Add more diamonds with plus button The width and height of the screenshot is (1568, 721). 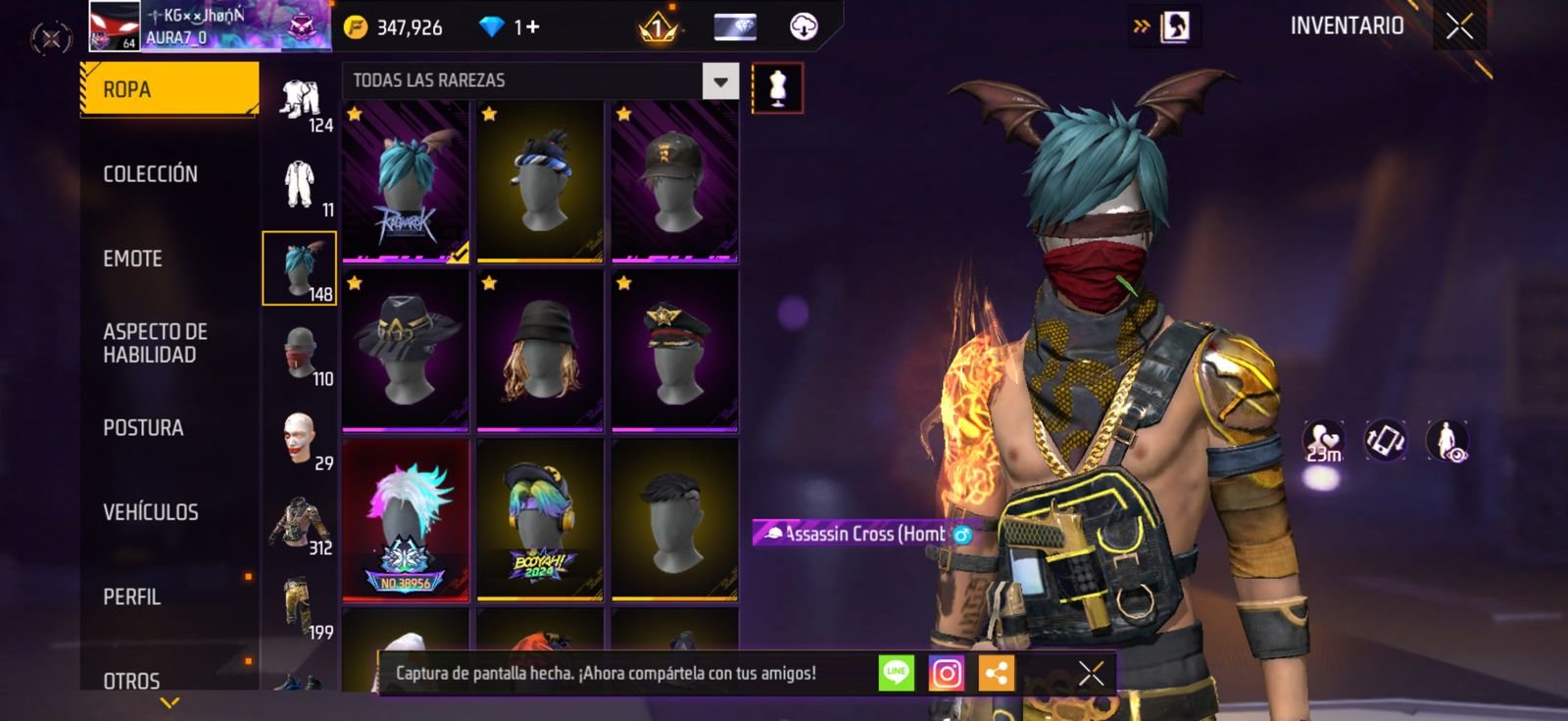pos(533,26)
